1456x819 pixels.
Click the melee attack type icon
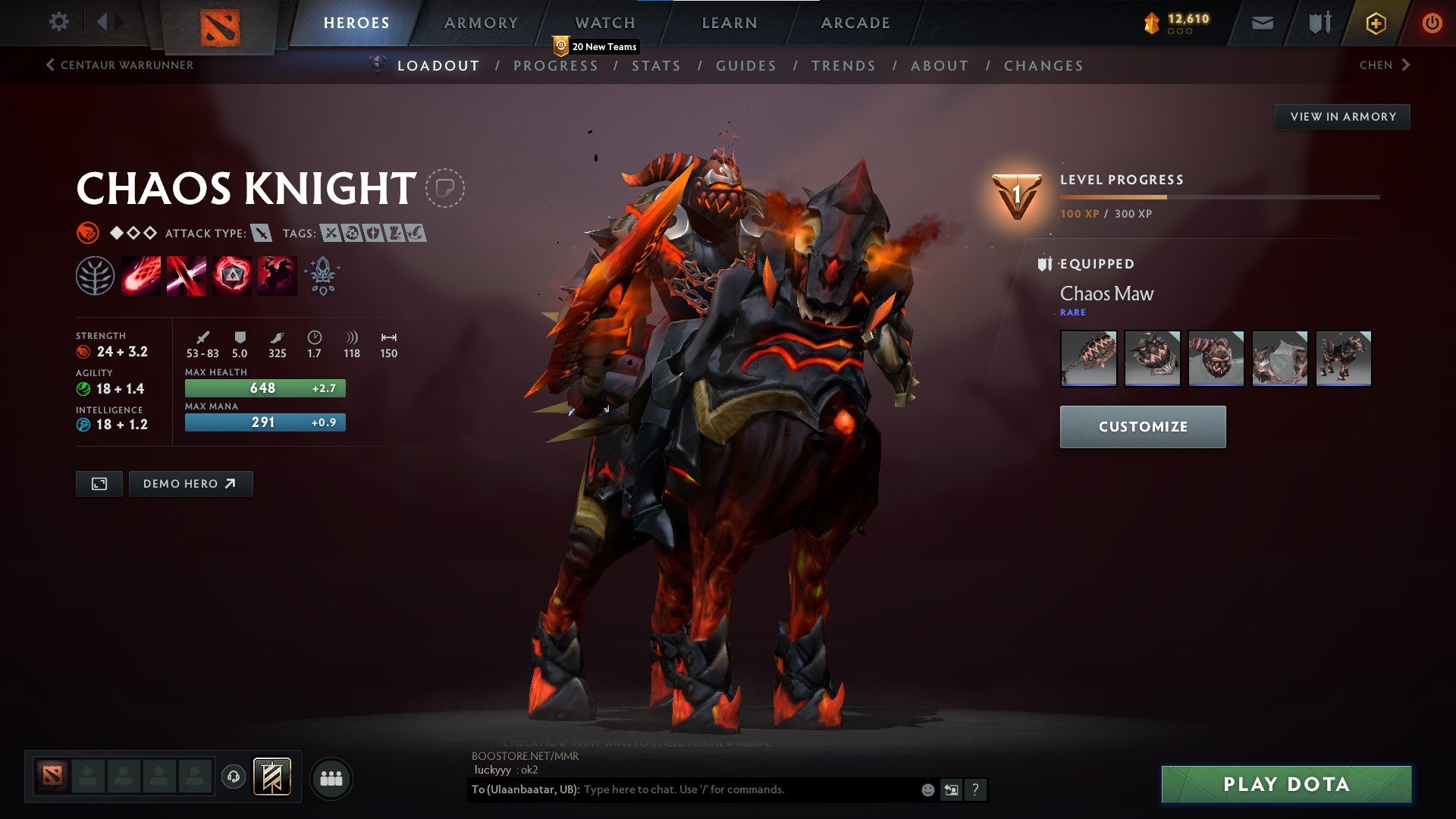tap(262, 234)
